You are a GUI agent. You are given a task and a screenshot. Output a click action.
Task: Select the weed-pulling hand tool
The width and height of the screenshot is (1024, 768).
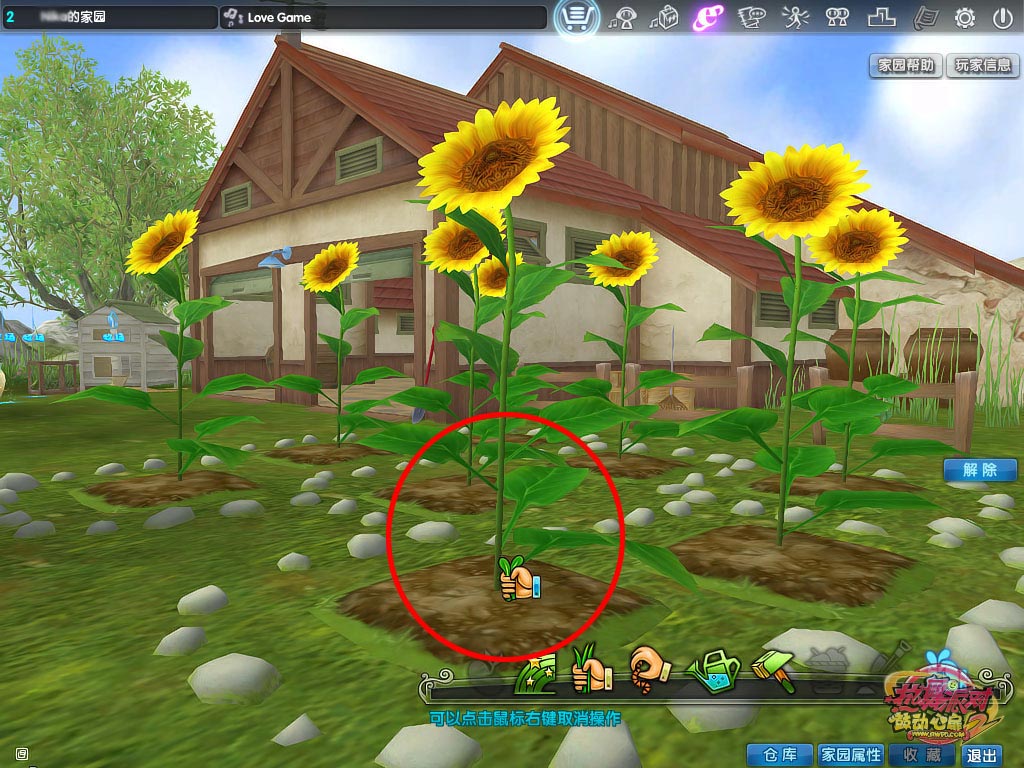tap(591, 670)
